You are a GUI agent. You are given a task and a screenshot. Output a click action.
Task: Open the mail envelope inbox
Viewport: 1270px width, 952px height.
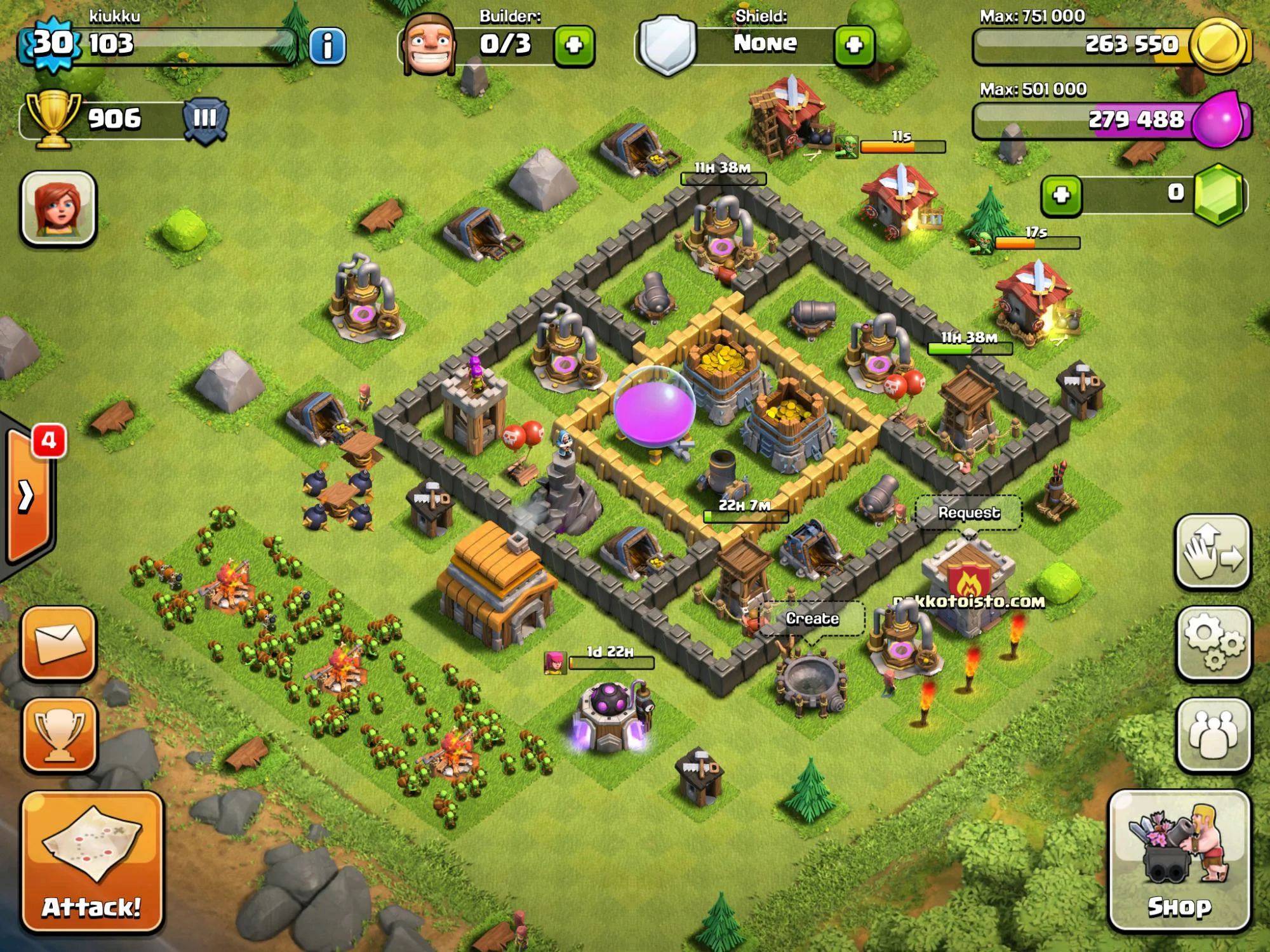pos(59,643)
